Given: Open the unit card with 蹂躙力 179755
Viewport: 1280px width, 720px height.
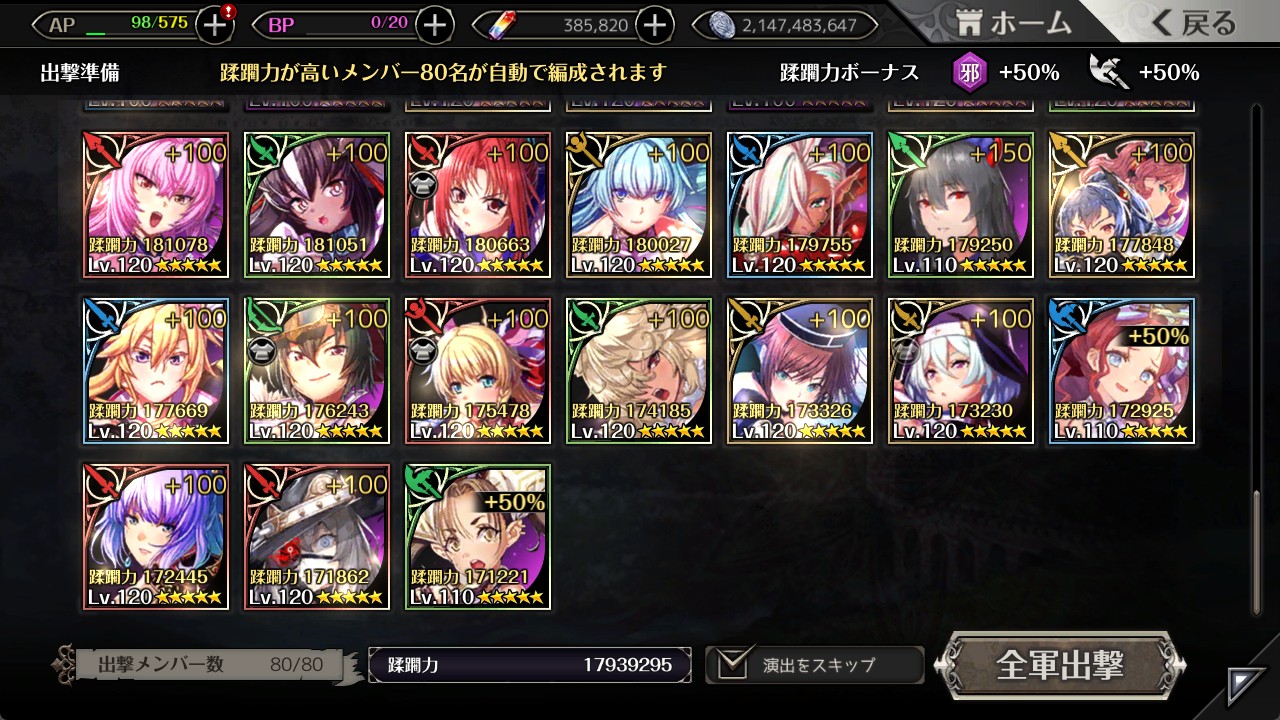Looking at the screenshot, I should tap(800, 205).
